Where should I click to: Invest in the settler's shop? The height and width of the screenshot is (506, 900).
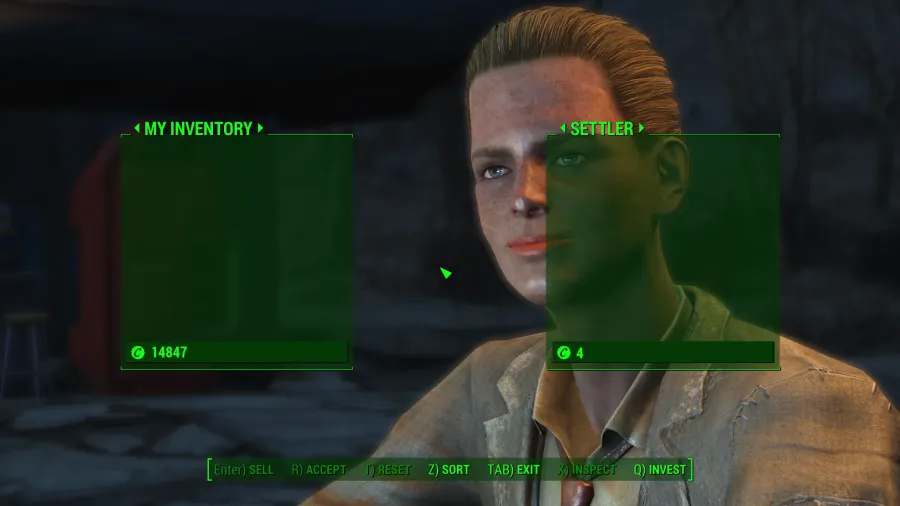(659, 470)
